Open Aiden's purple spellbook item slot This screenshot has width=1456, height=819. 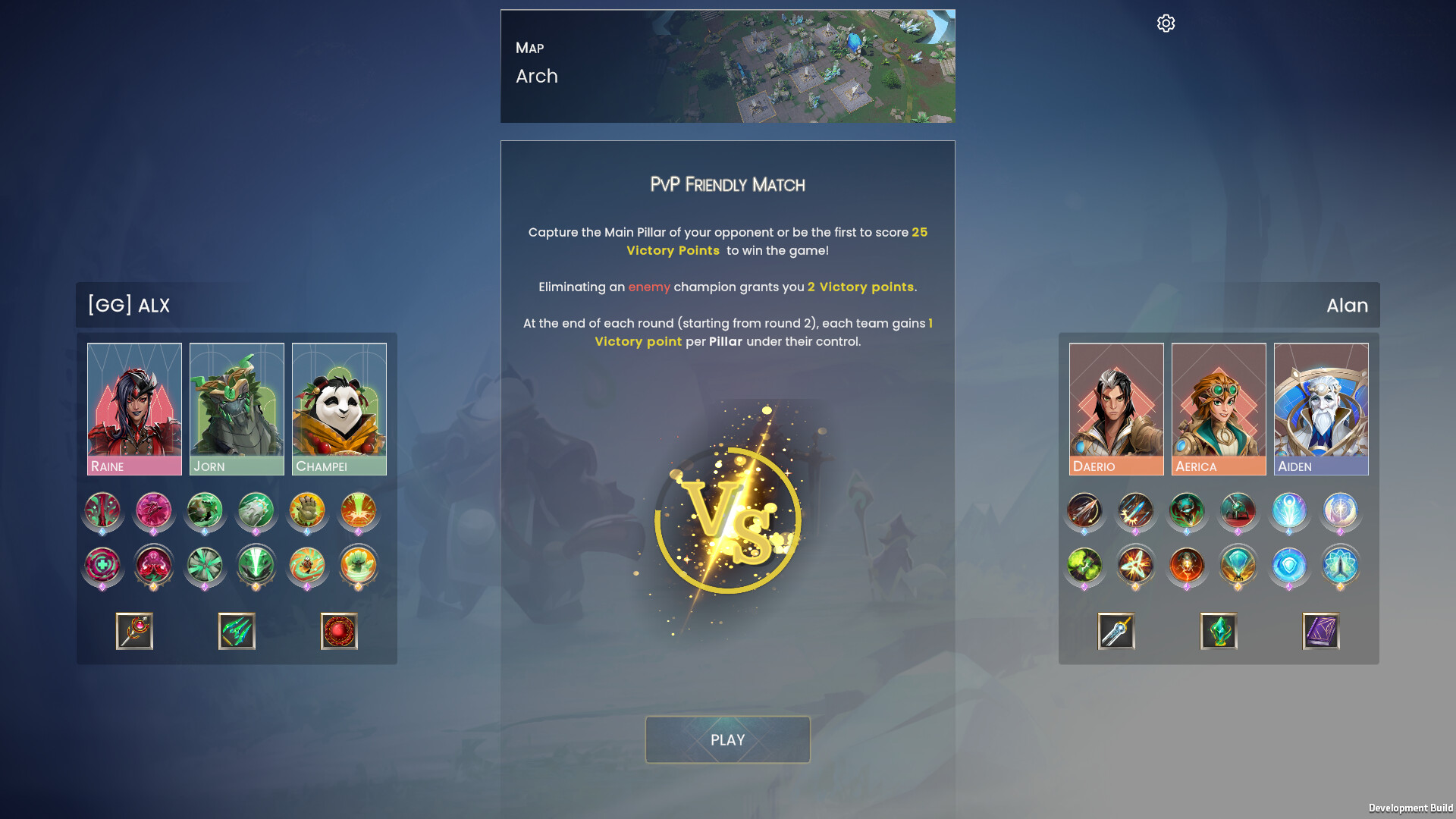[x=1319, y=632]
